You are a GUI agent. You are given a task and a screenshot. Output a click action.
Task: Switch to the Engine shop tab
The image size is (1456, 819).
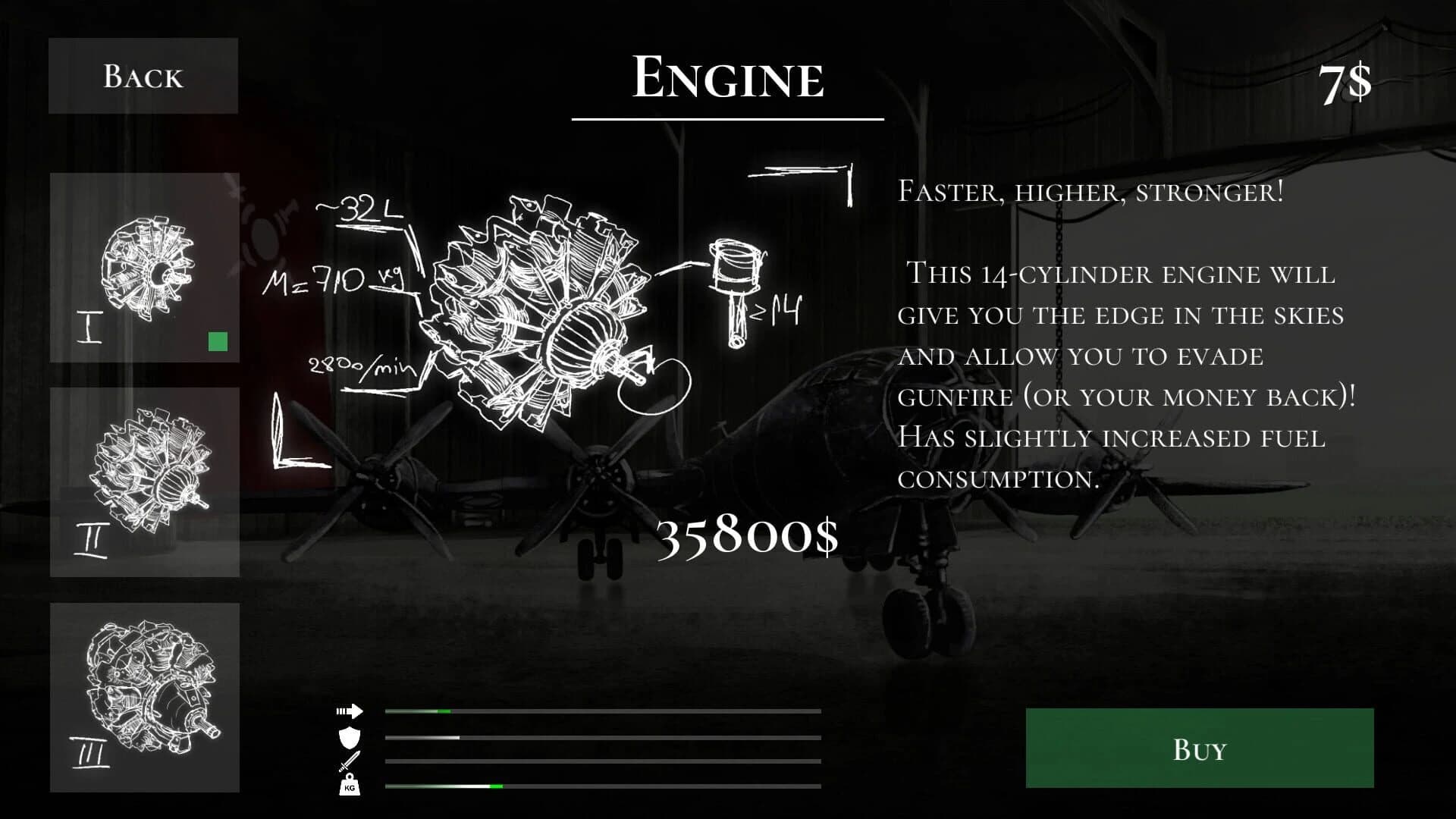pos(727,76)
